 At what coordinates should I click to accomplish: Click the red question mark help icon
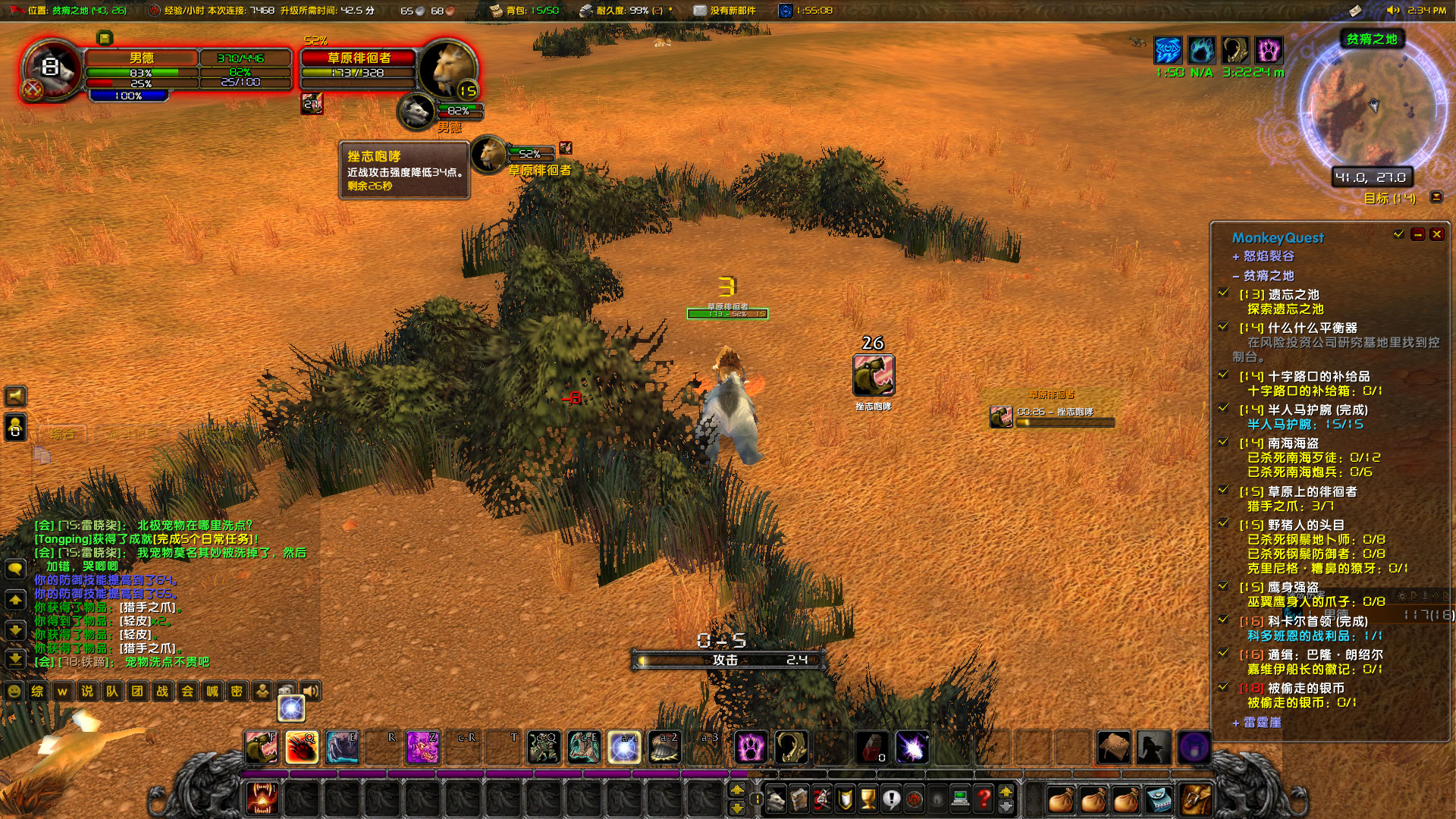984,799
